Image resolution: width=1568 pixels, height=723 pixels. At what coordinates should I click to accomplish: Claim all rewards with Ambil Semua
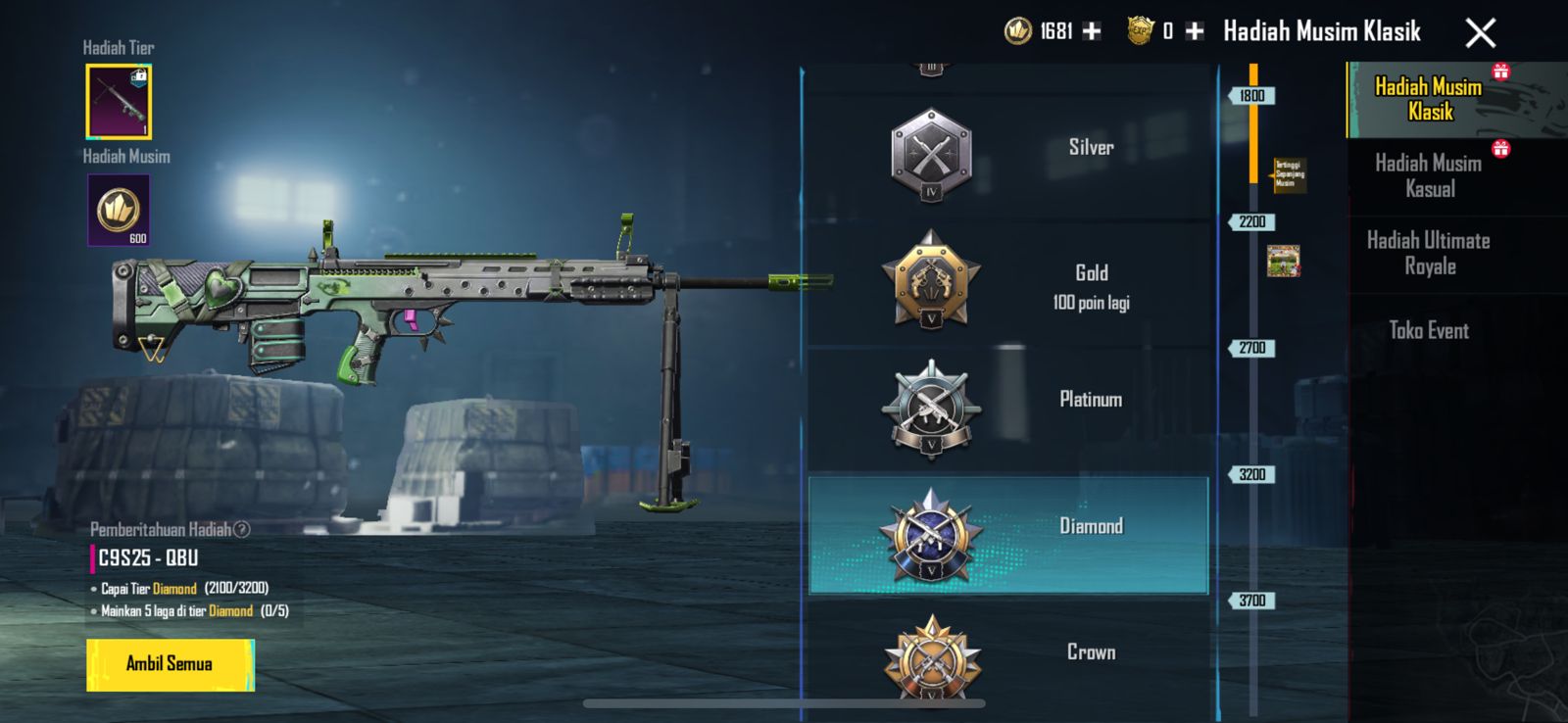coord(170,664)
